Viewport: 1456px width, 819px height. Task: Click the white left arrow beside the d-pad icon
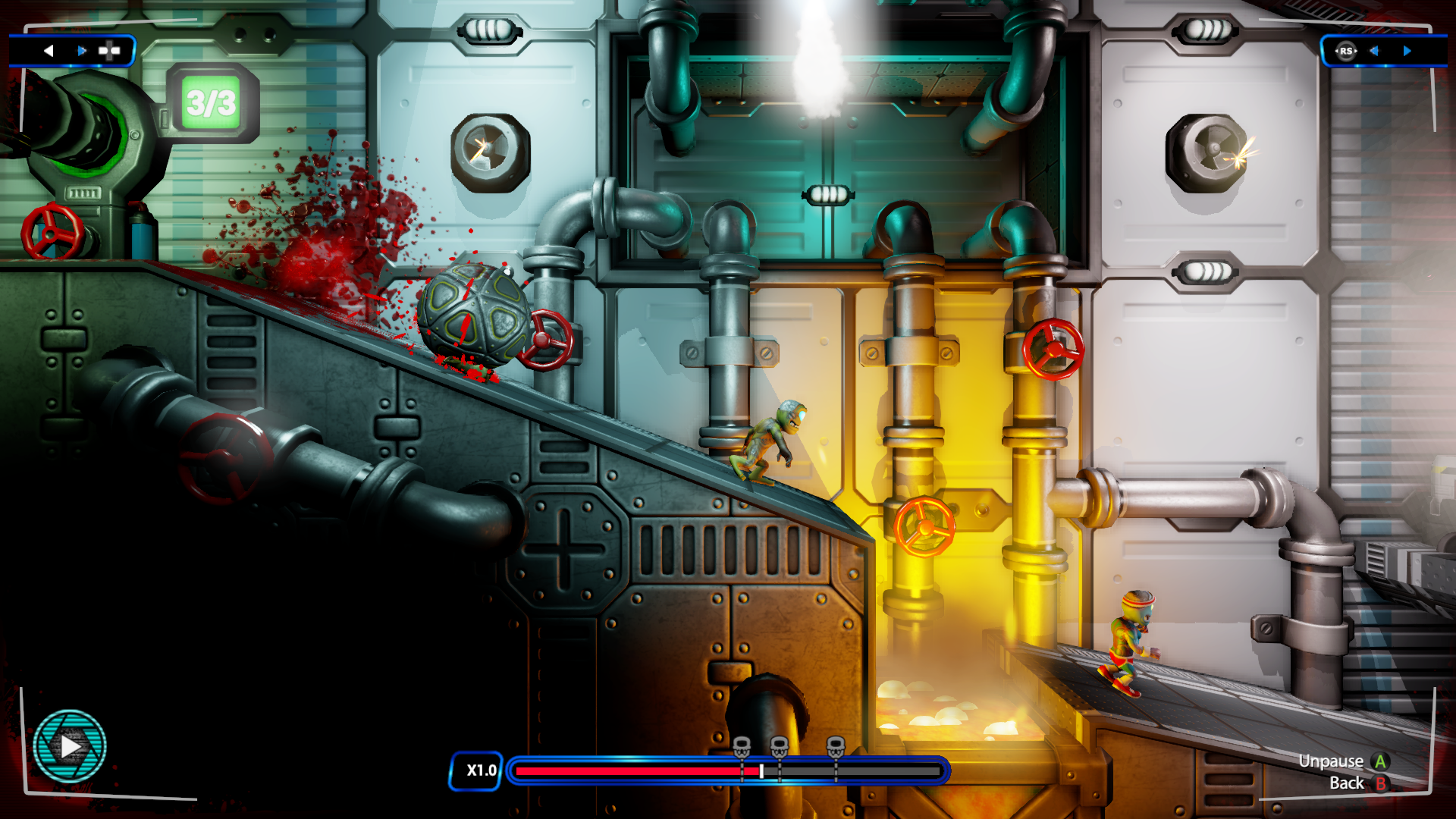pyautogui.click(x=49, y=51)
